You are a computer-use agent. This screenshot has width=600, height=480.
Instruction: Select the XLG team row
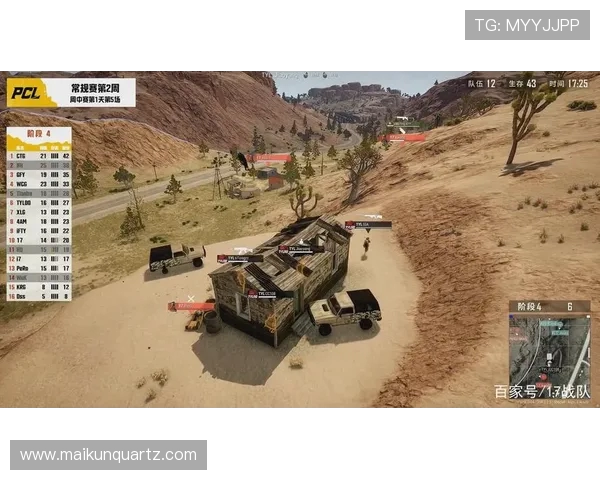[39, 212]
